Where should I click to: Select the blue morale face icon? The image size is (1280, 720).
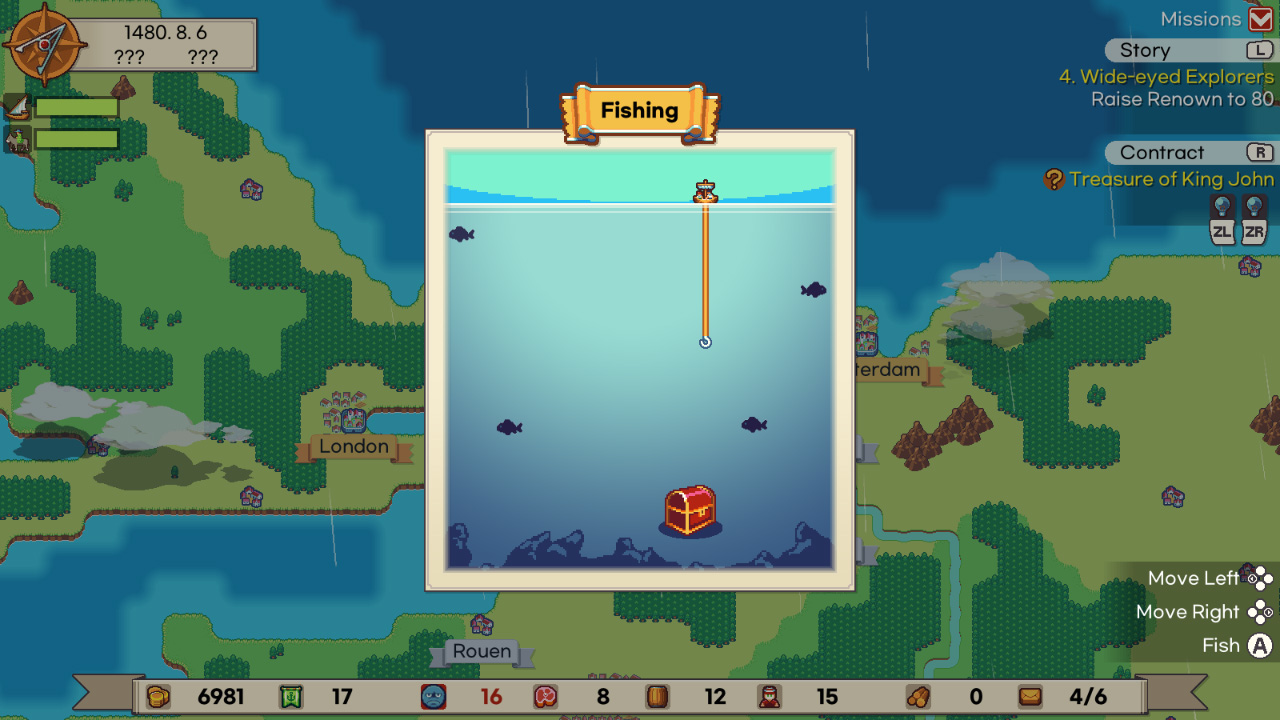pyautogui.click(x=433, y=696)
